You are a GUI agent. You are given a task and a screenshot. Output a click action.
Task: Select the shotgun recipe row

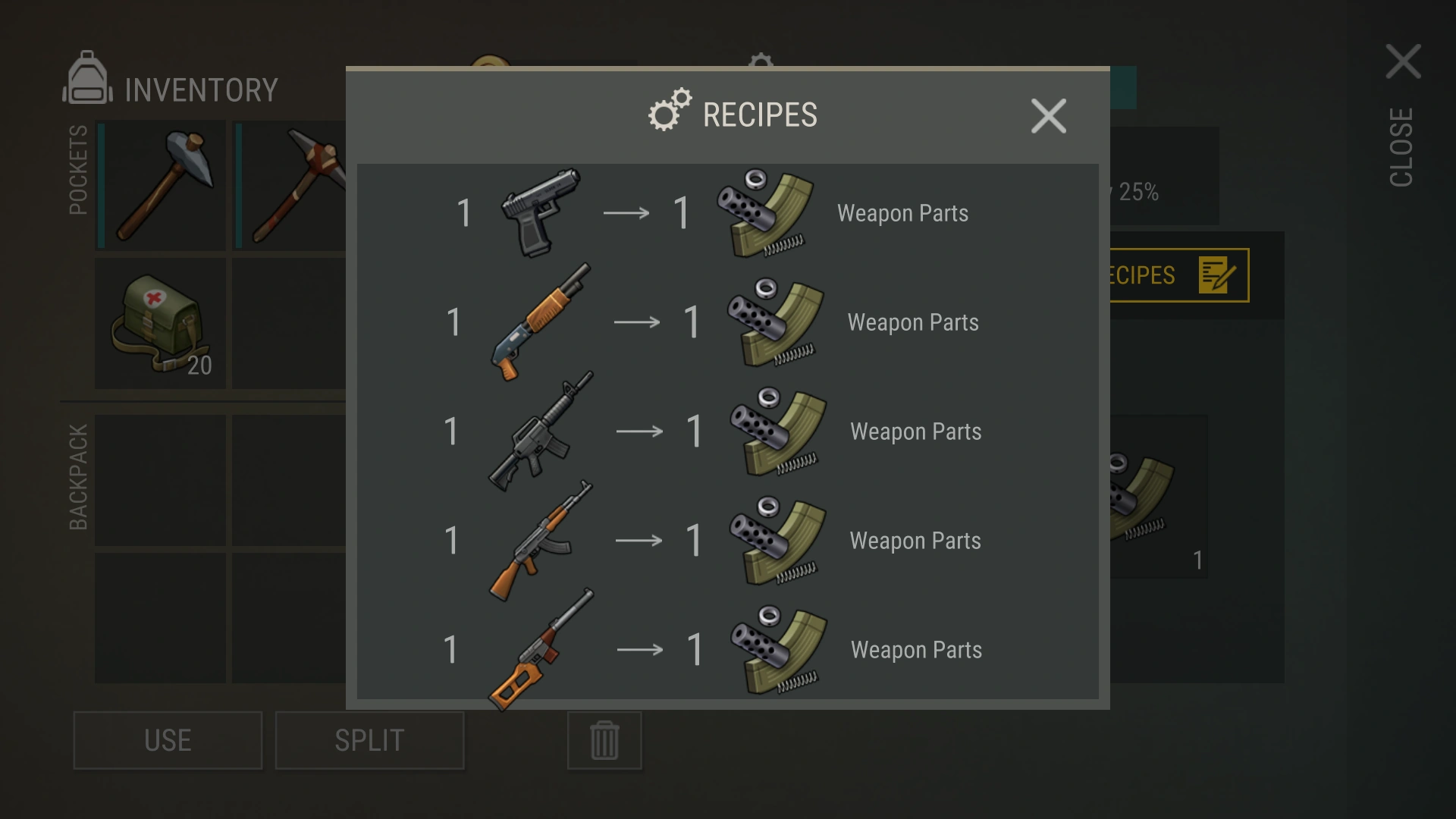(x=726, y=322)
